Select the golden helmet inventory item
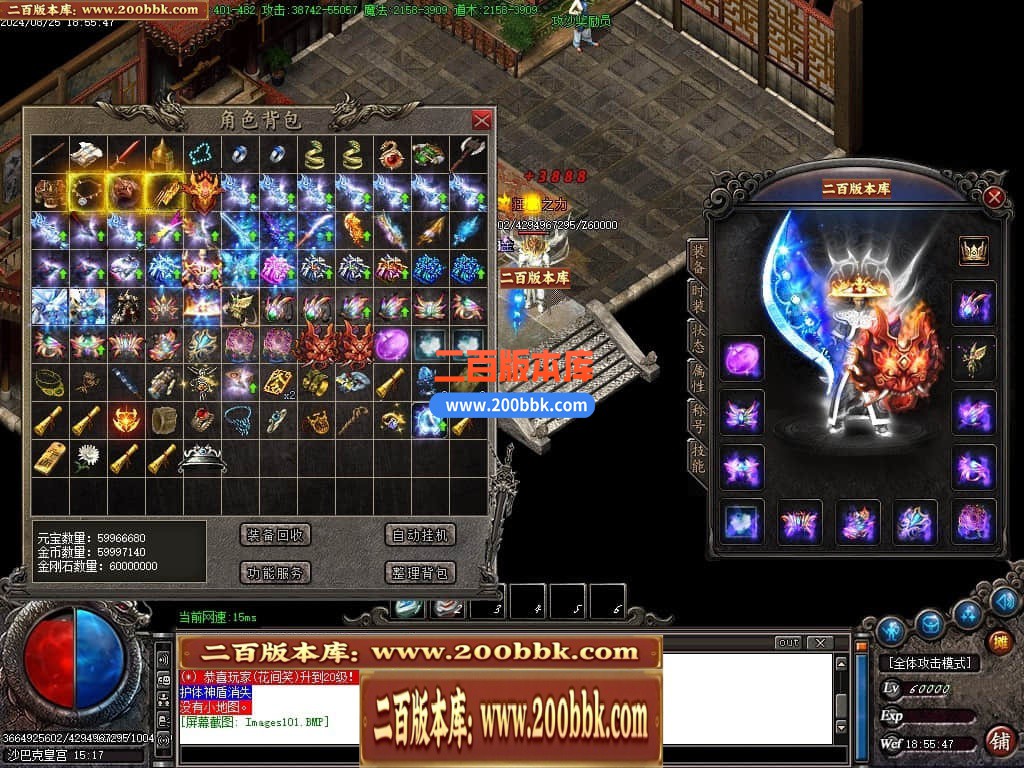Screen dimensions: 1024x768 [x=163, y=154]
